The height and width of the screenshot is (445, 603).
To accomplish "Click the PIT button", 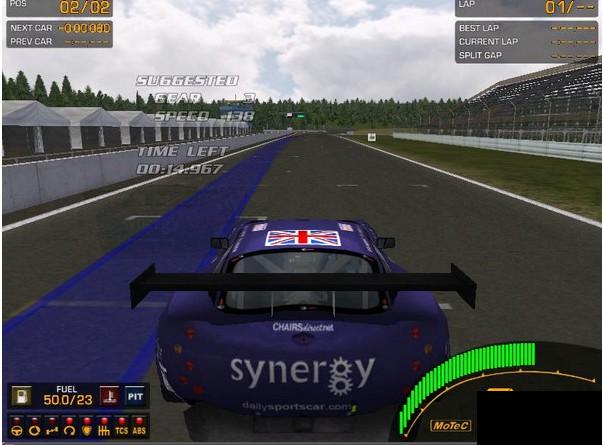I will click(x=135, y=397).
